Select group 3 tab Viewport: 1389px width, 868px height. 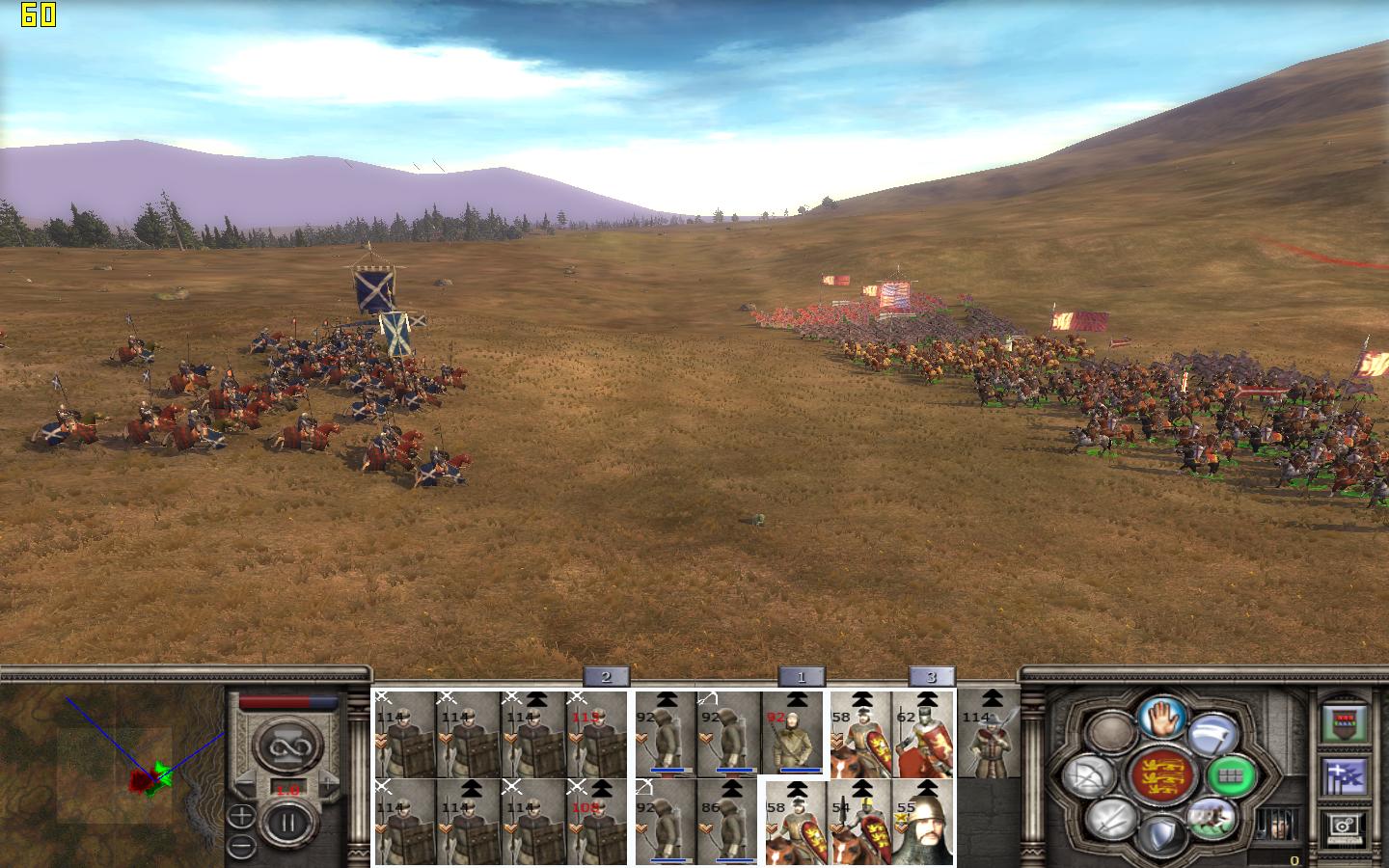[931, 677]
